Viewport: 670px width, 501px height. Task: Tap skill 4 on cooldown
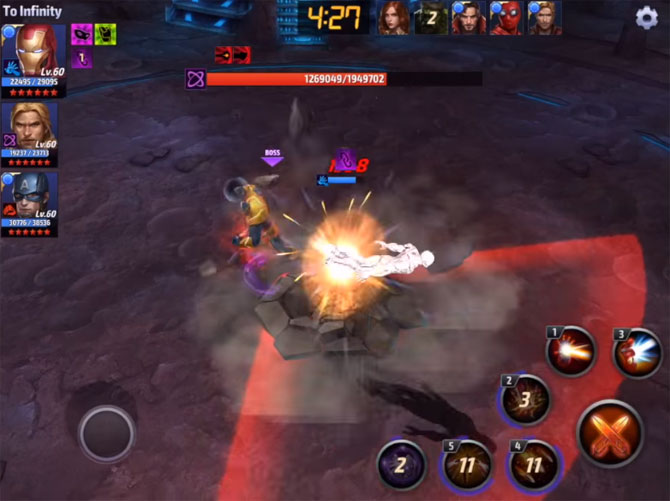click(x=534, y=465)
